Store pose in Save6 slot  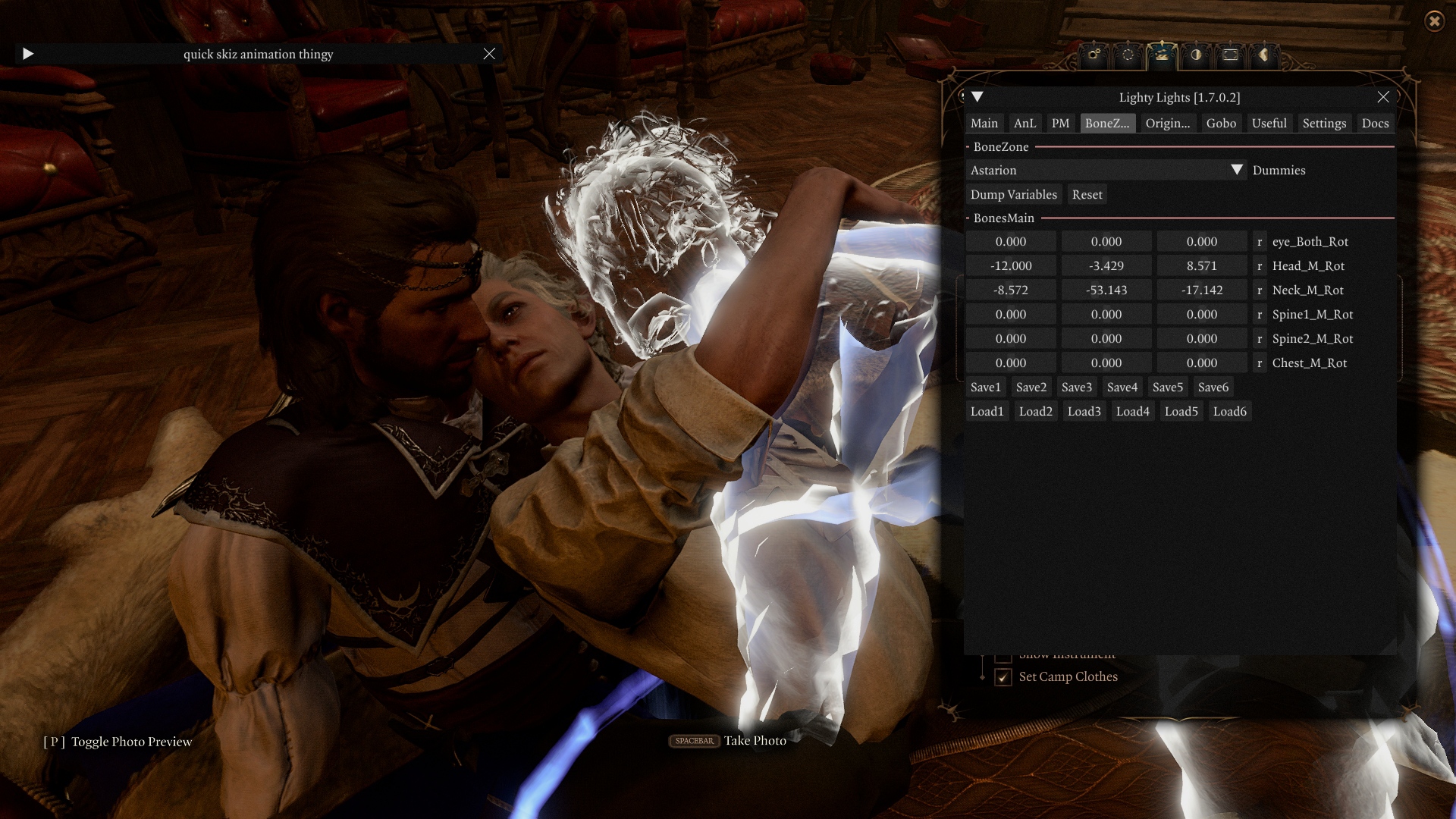(x=1213, y=387)
